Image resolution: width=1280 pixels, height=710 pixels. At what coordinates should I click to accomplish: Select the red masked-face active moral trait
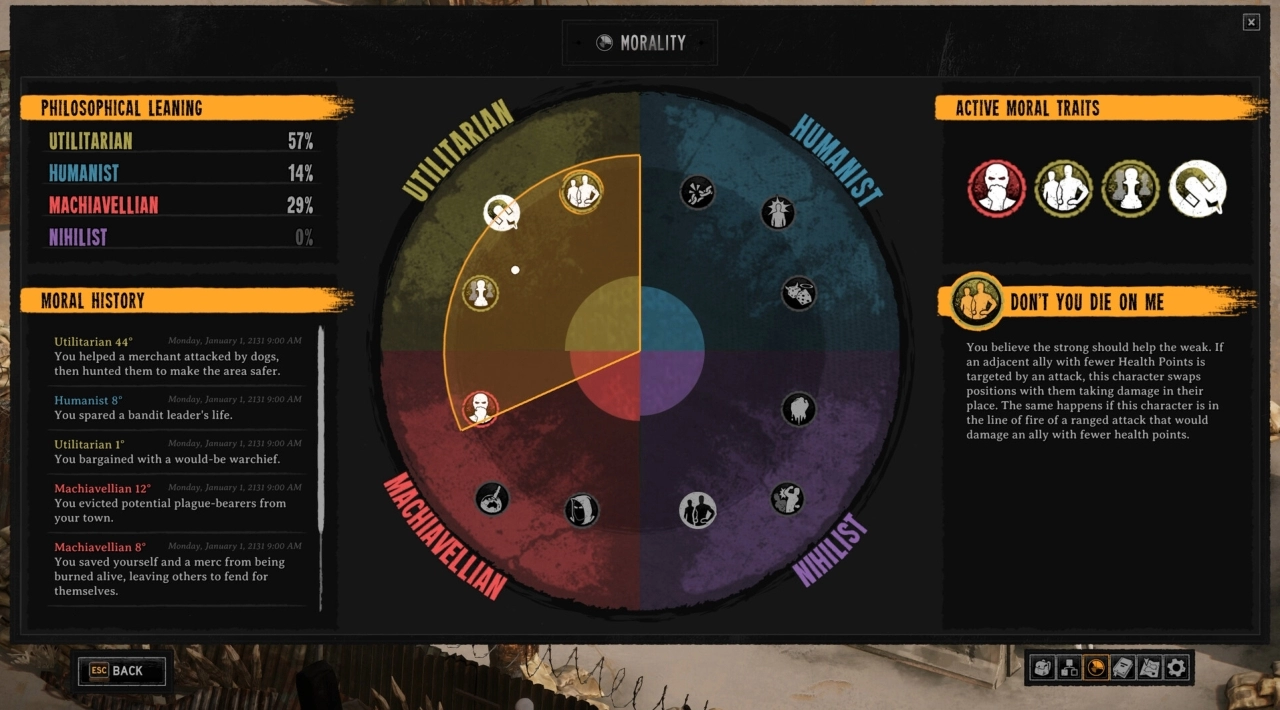point(996,188)
